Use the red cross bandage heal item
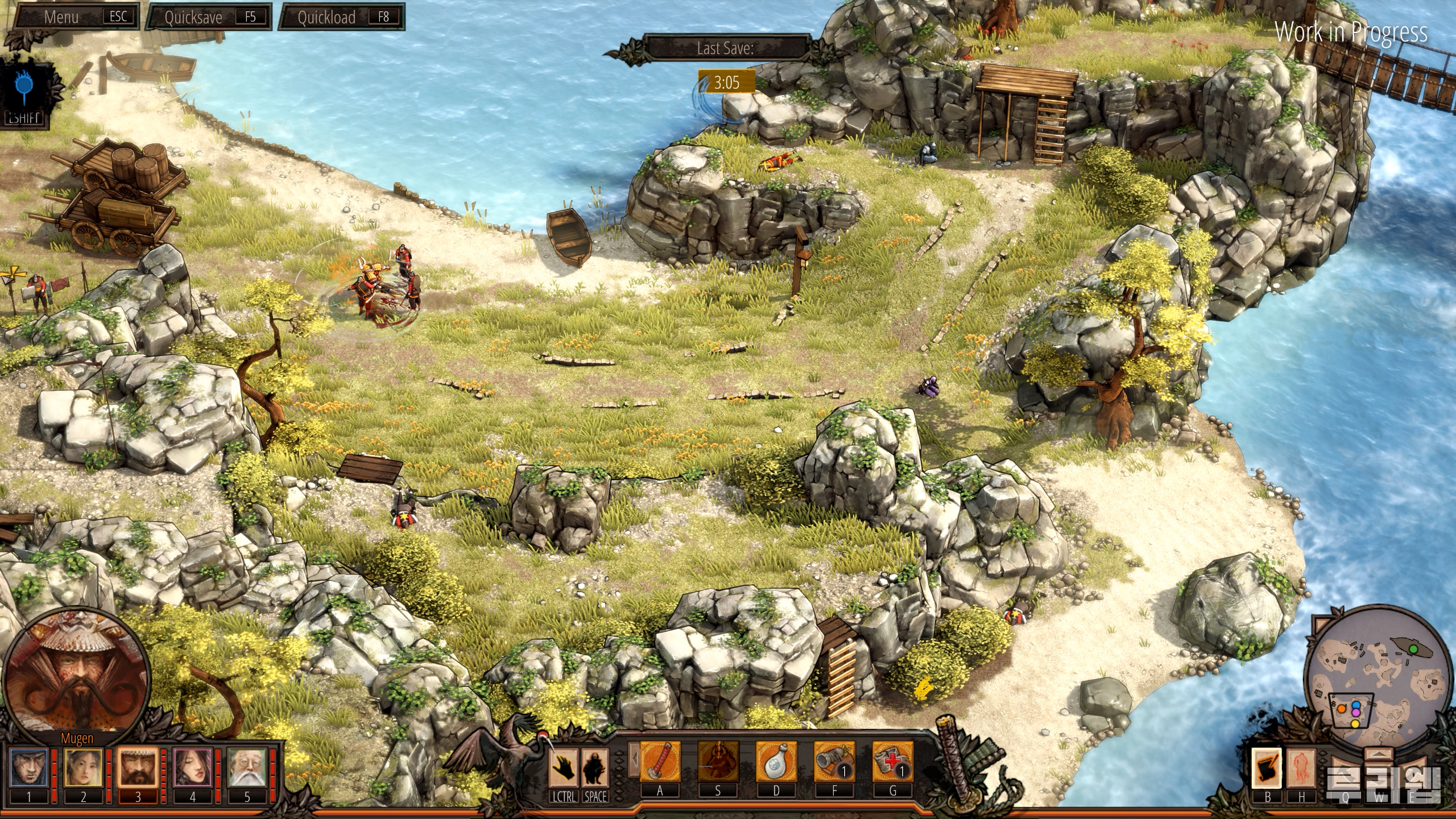 point(892,762)
